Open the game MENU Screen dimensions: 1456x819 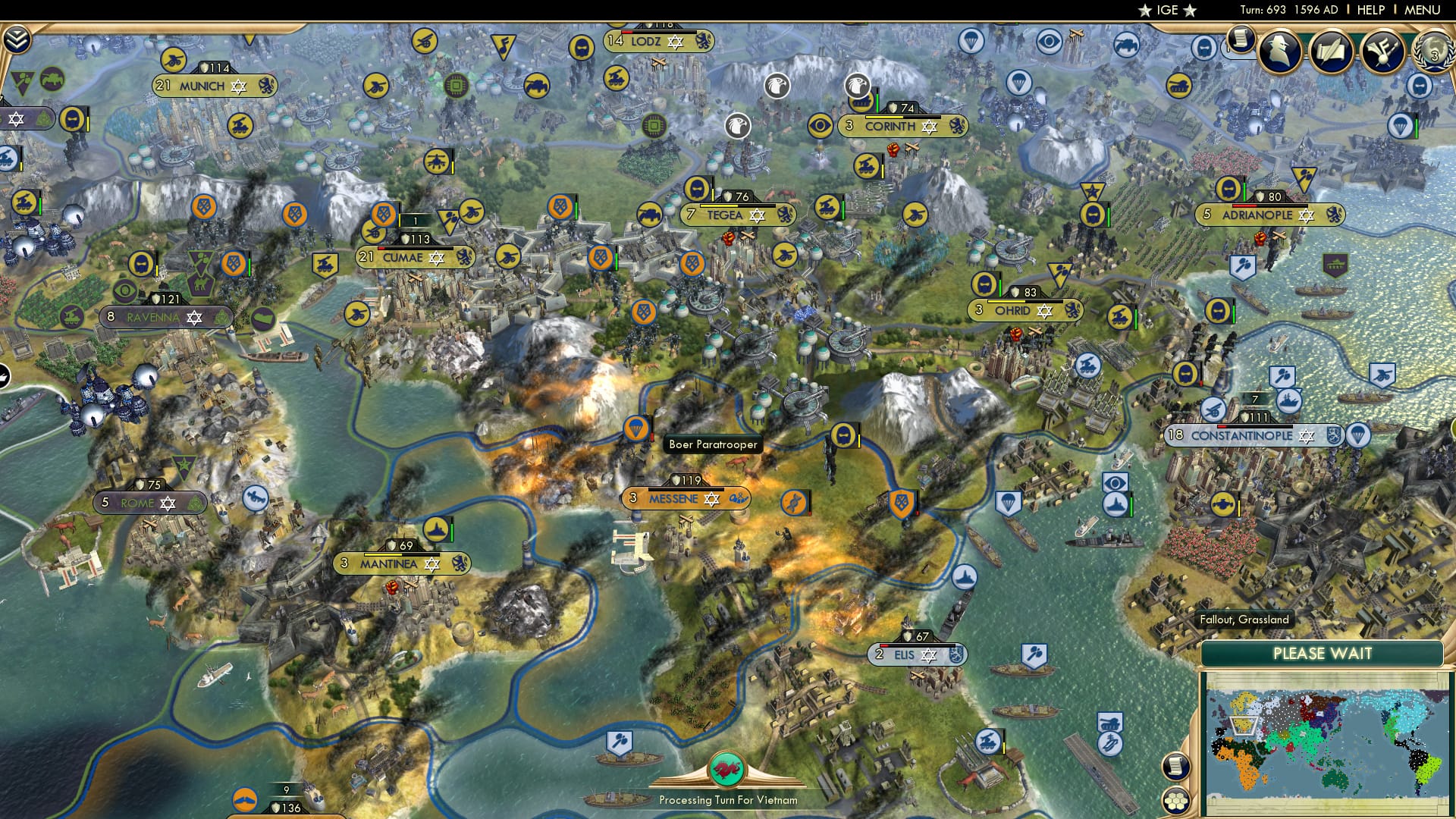tap(1422, 9)
